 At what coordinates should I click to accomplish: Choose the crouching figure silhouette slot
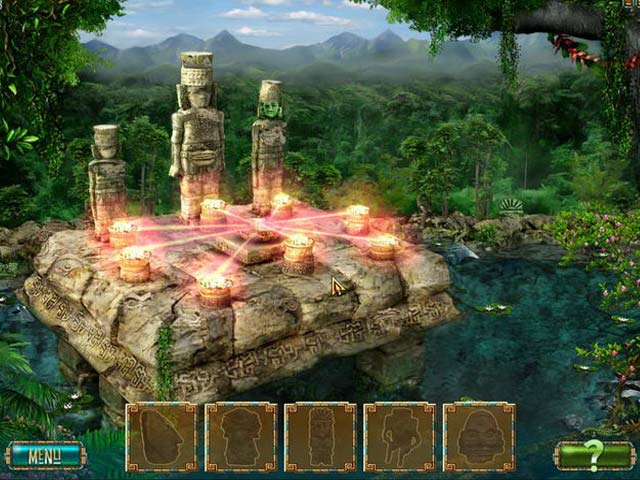(399, 437)
